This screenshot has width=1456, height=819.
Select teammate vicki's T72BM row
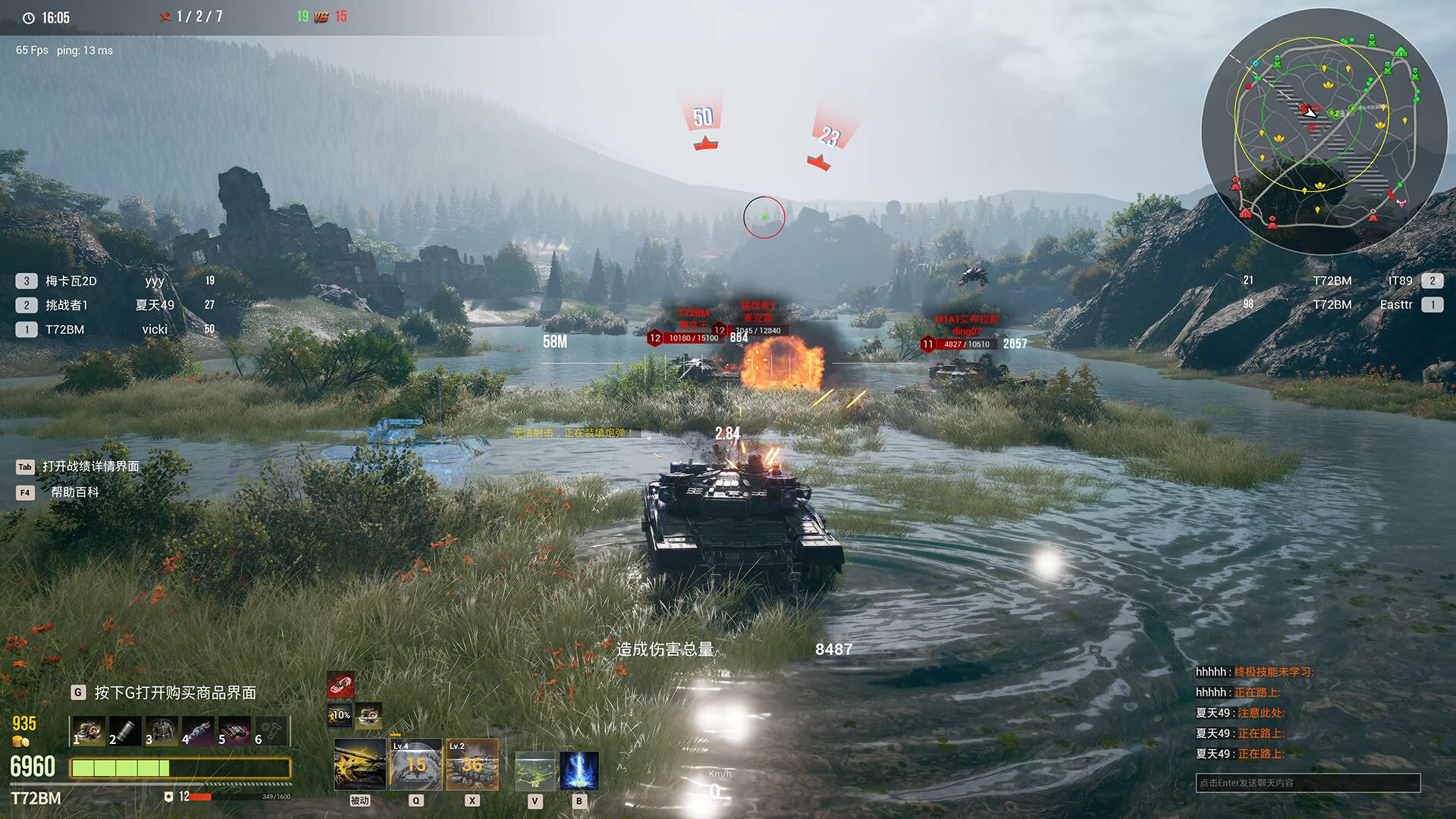pos(114,330)
